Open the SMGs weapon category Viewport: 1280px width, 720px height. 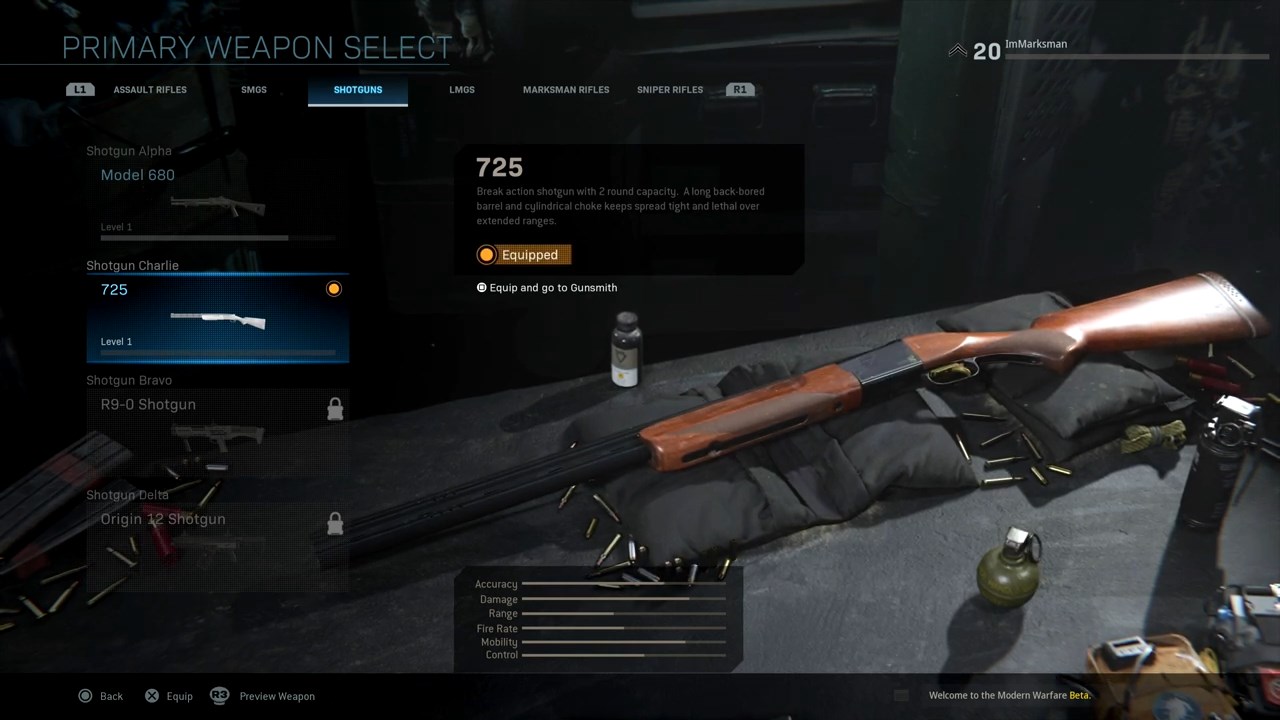(254, 90)
